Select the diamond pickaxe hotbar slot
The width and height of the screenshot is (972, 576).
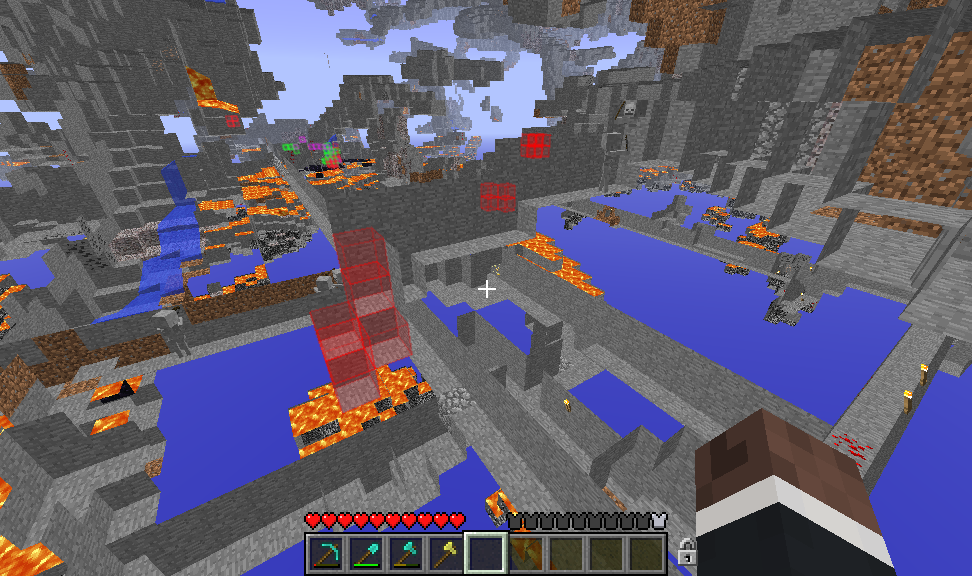[x=326, y=553]
